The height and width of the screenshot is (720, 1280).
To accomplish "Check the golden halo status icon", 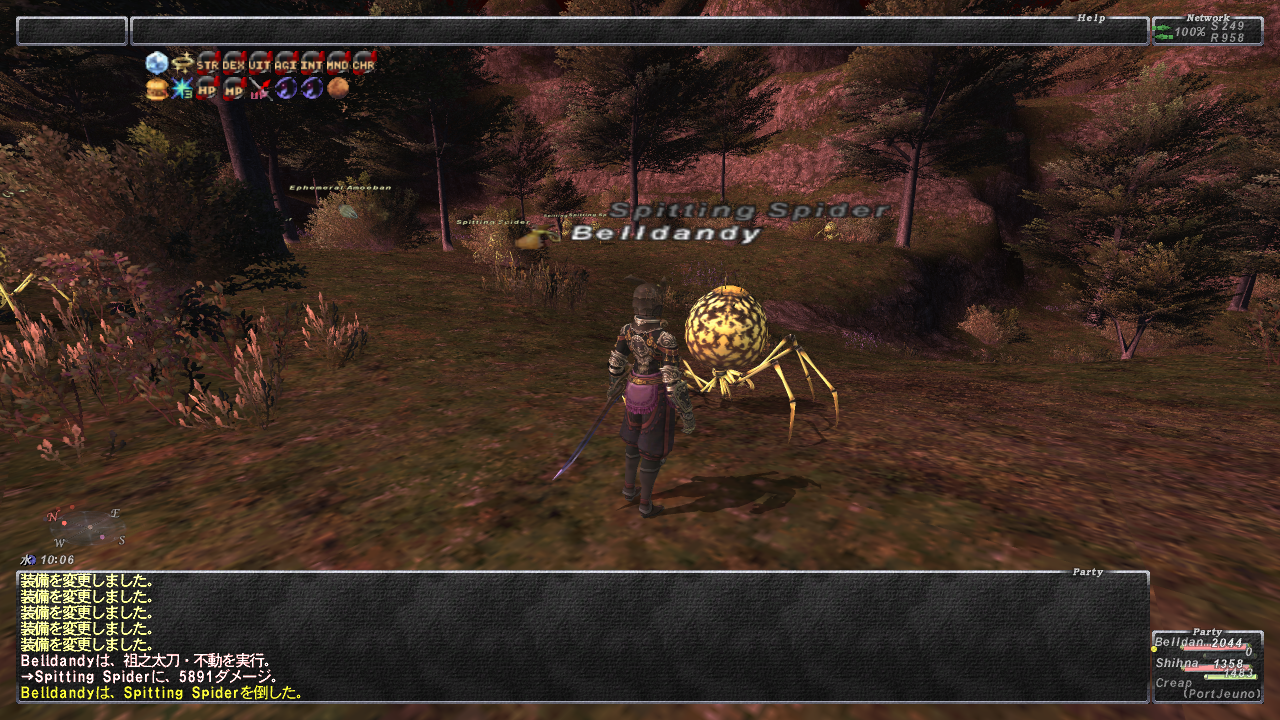I will pyautogui.click(x=182, y=64).
